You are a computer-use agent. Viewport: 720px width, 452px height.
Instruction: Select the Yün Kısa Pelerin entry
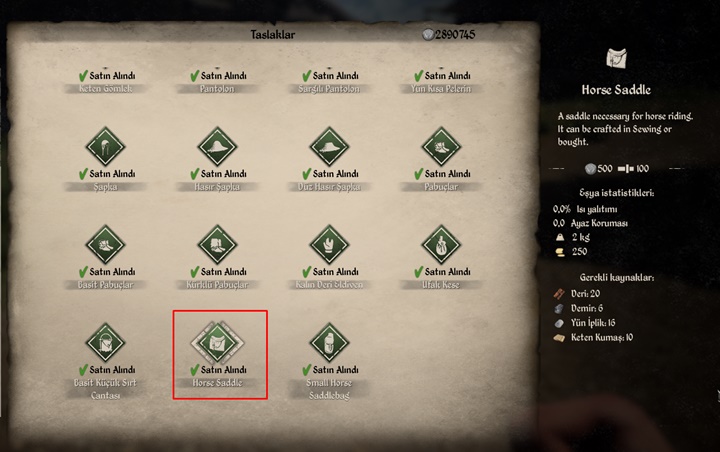(441, 82)
